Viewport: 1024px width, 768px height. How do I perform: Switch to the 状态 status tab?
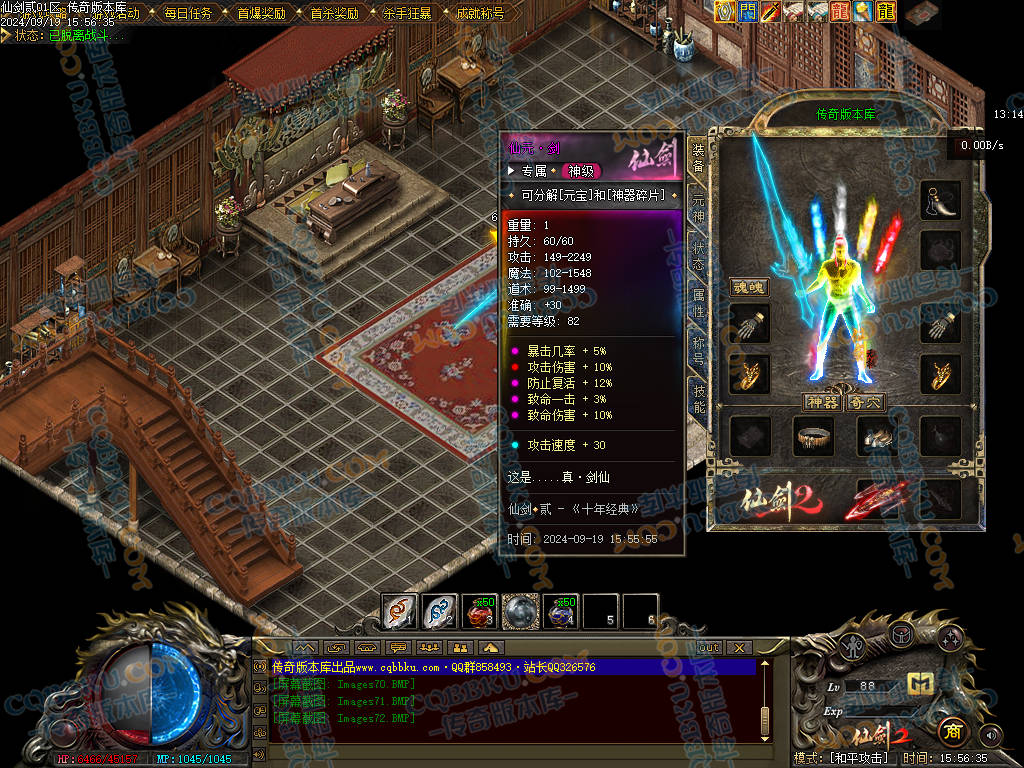click(x=698, y=256)
